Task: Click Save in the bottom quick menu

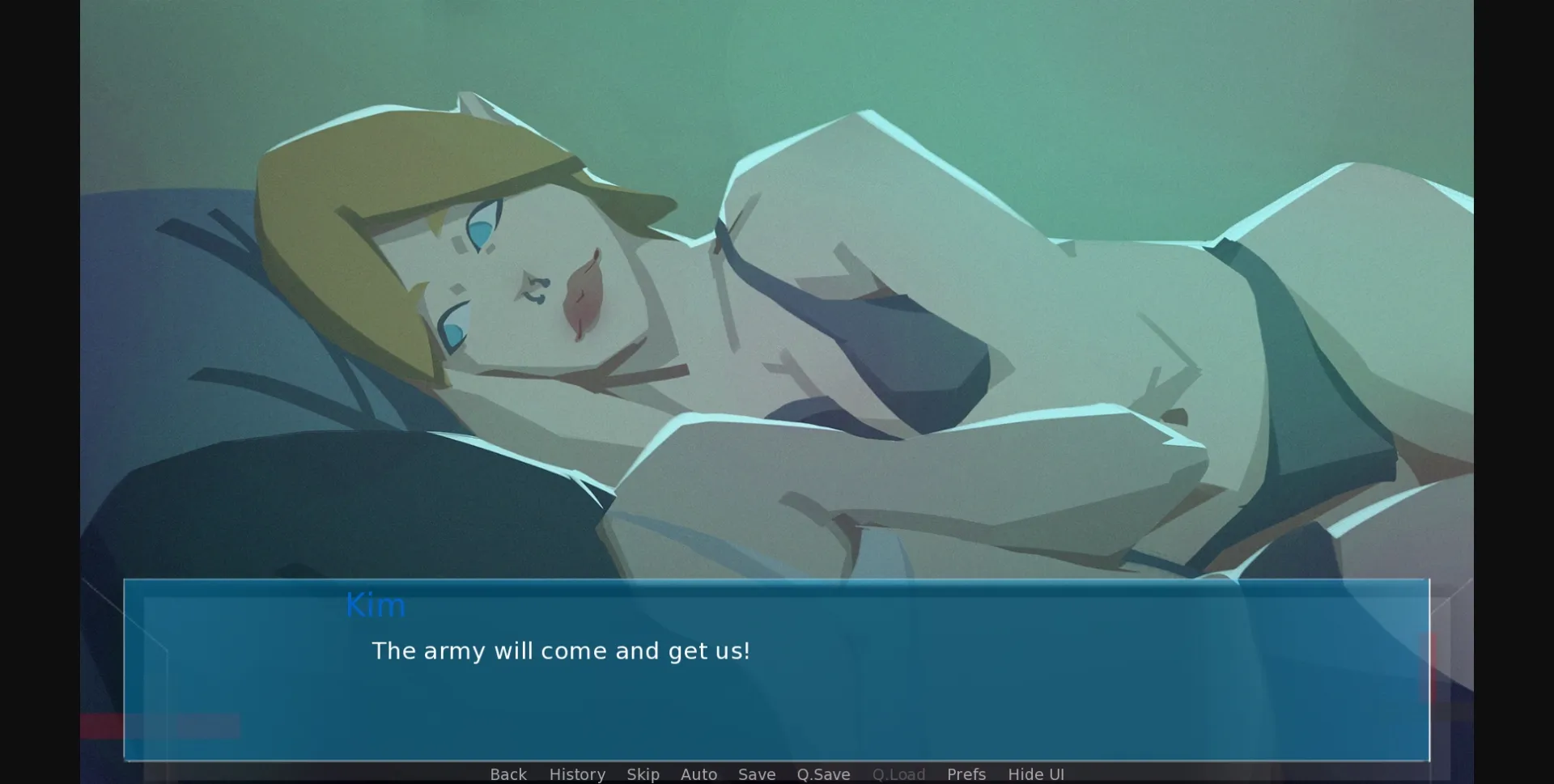Action: 756,774
